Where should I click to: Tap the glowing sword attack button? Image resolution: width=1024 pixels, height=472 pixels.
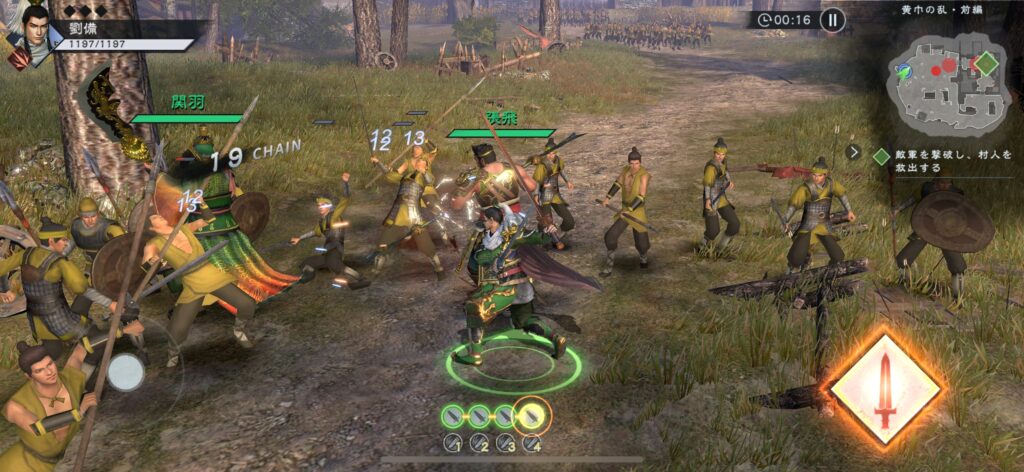pos(884,385)
